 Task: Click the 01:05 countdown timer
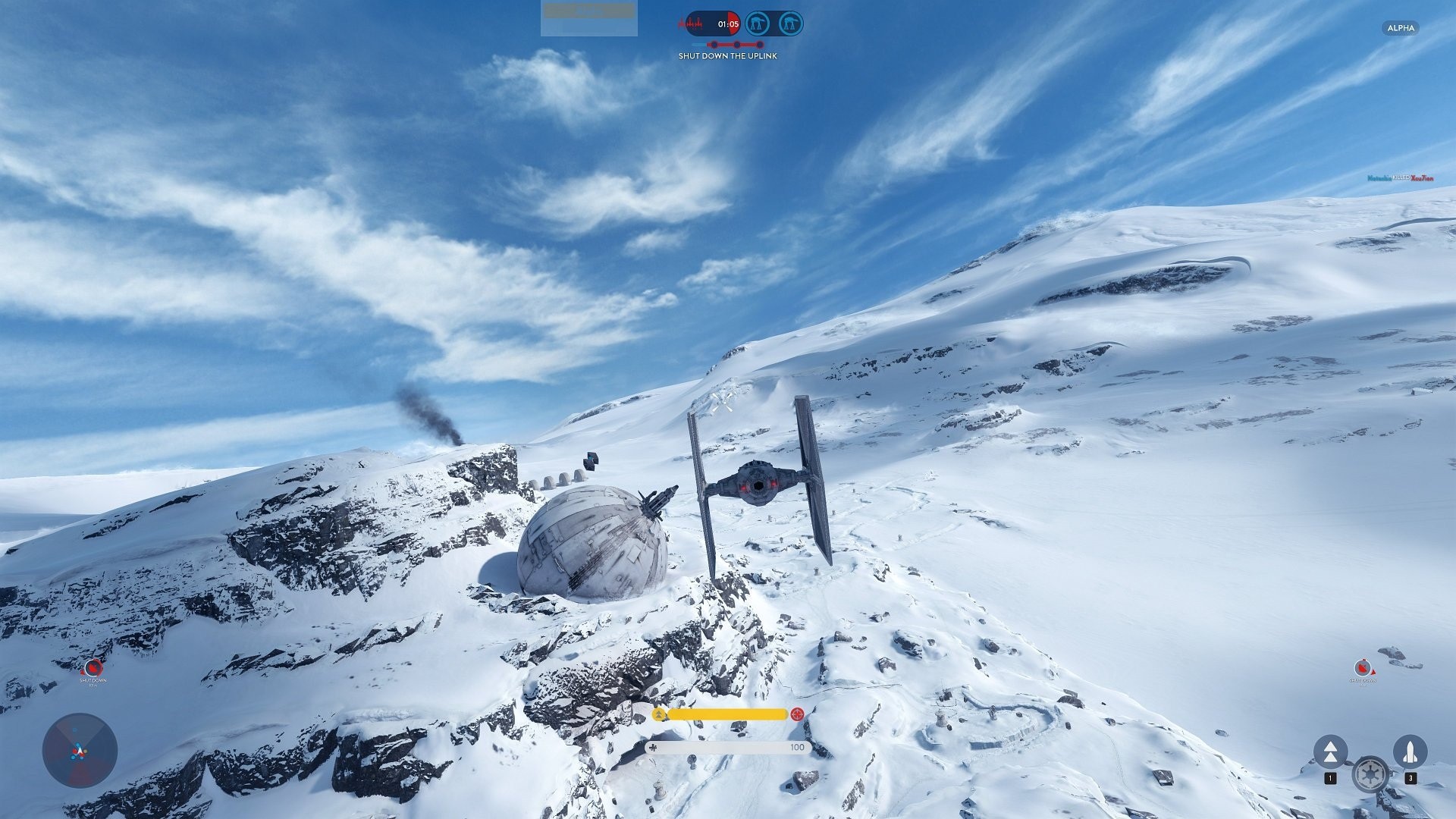point(729,24)
